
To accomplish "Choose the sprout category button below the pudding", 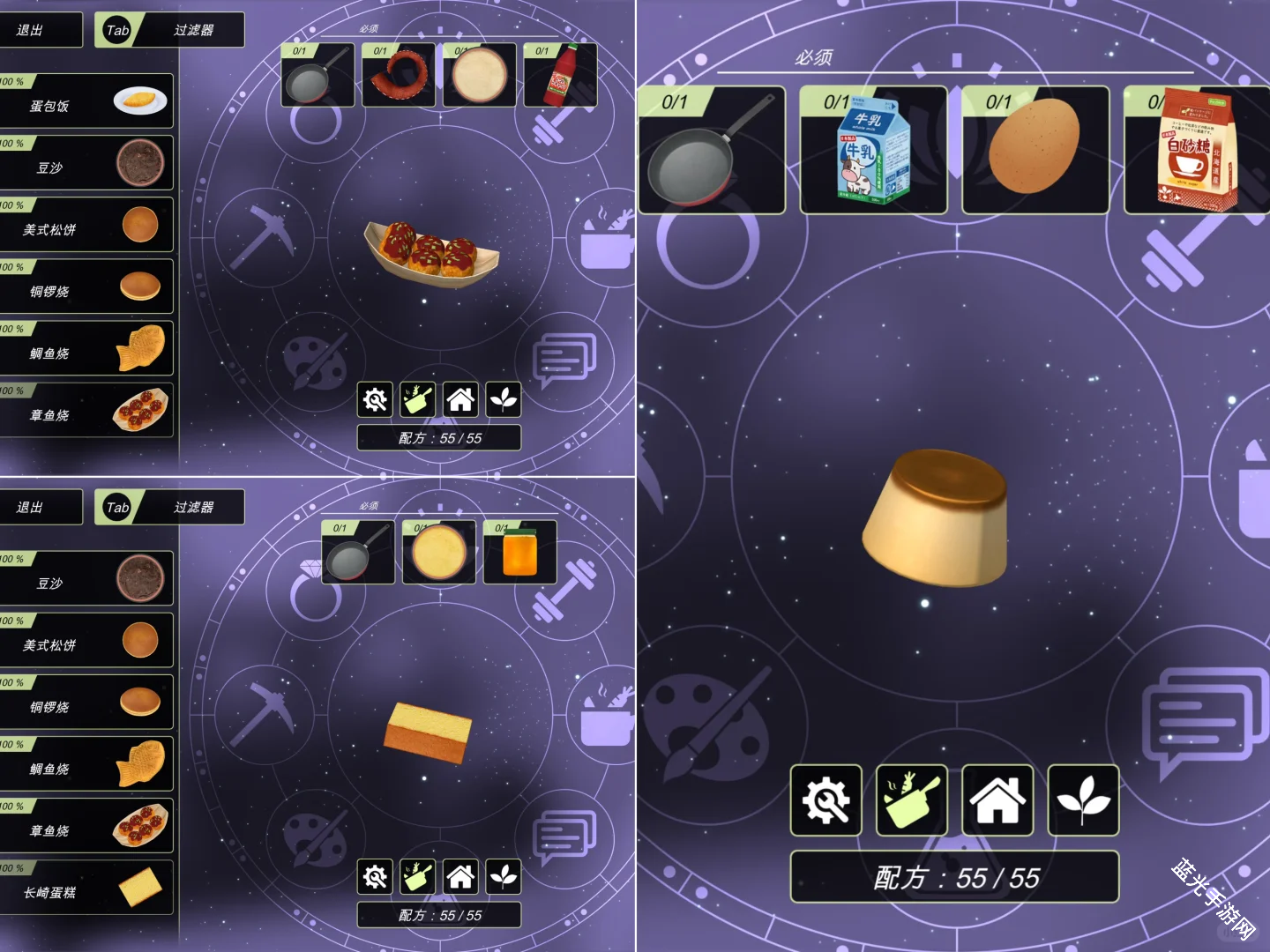I will point(1083,800).
